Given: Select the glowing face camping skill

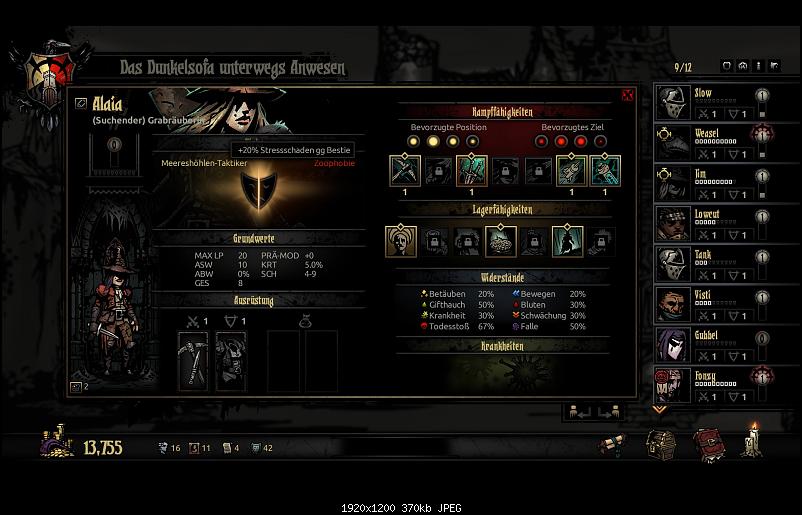Looking at the screenshot, I should tap(400, 240).
